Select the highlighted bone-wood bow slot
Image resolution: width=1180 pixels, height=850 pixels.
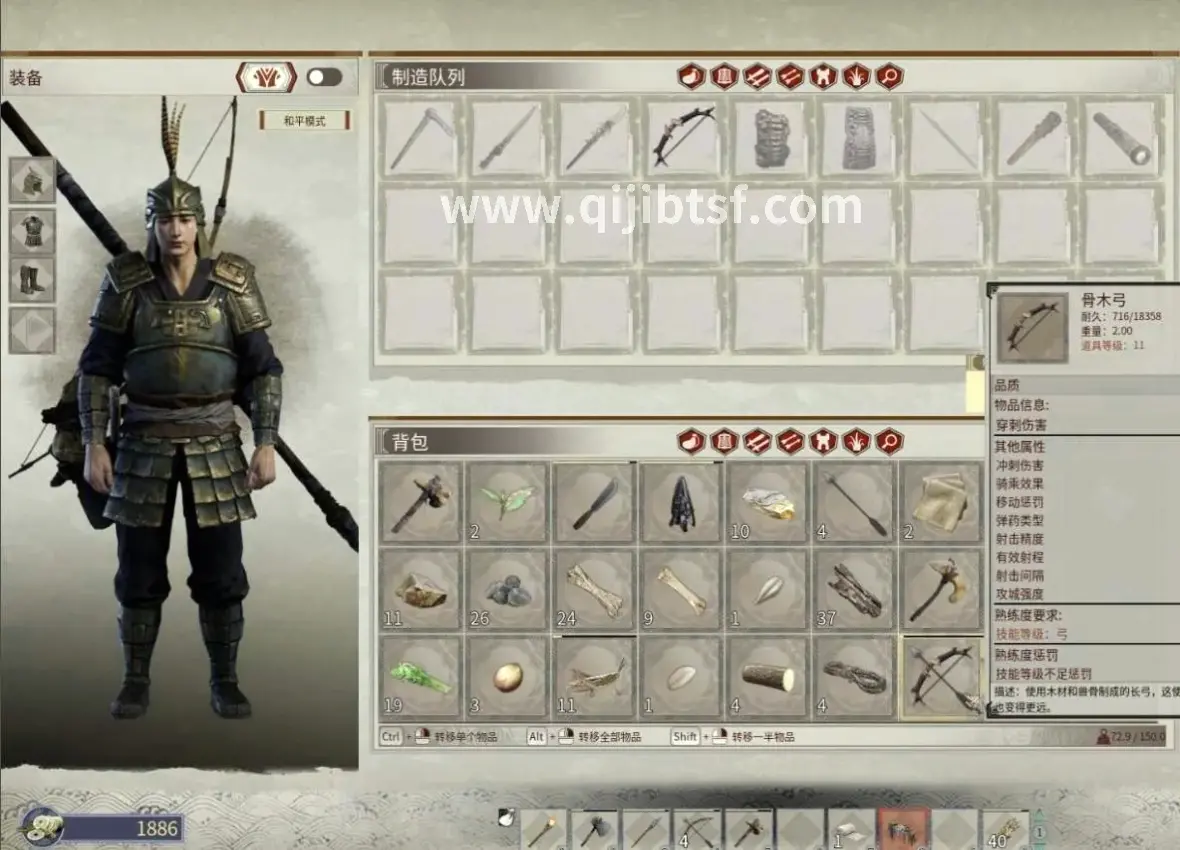(x=942, y=677)
